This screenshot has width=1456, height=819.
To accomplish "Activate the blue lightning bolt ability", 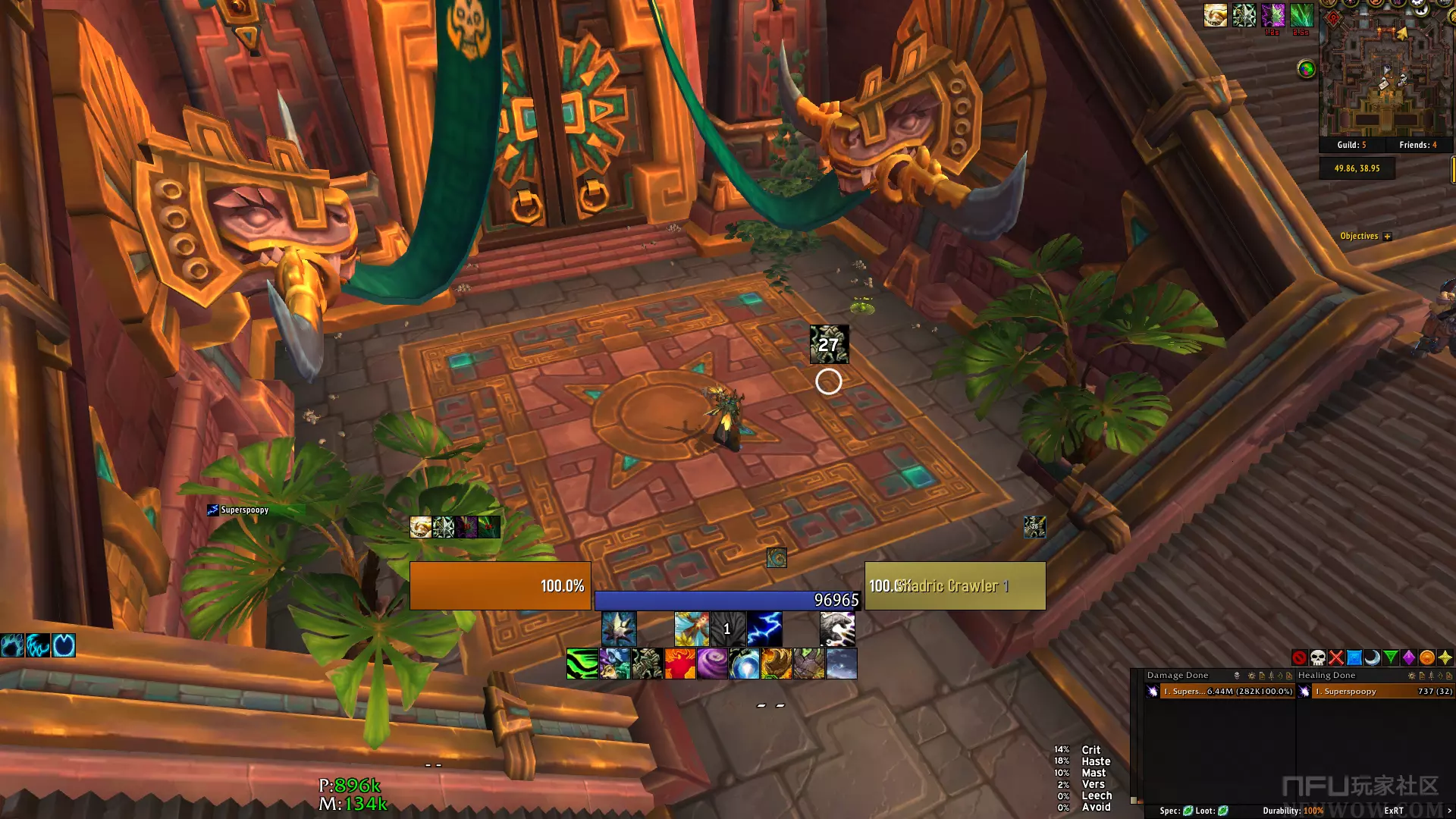I will point(764,629).
